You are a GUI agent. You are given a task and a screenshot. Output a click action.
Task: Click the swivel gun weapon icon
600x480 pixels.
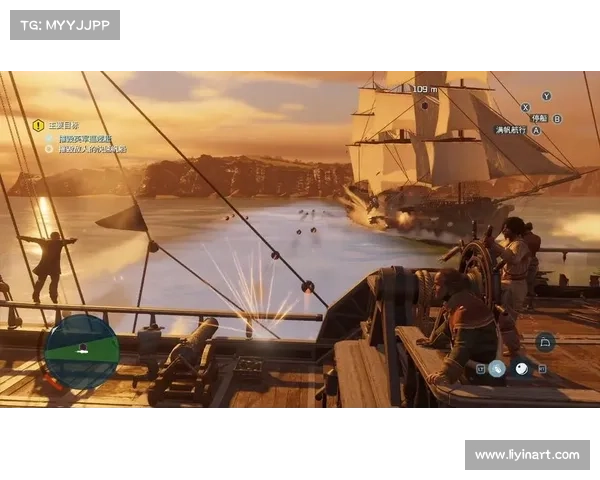545,342
